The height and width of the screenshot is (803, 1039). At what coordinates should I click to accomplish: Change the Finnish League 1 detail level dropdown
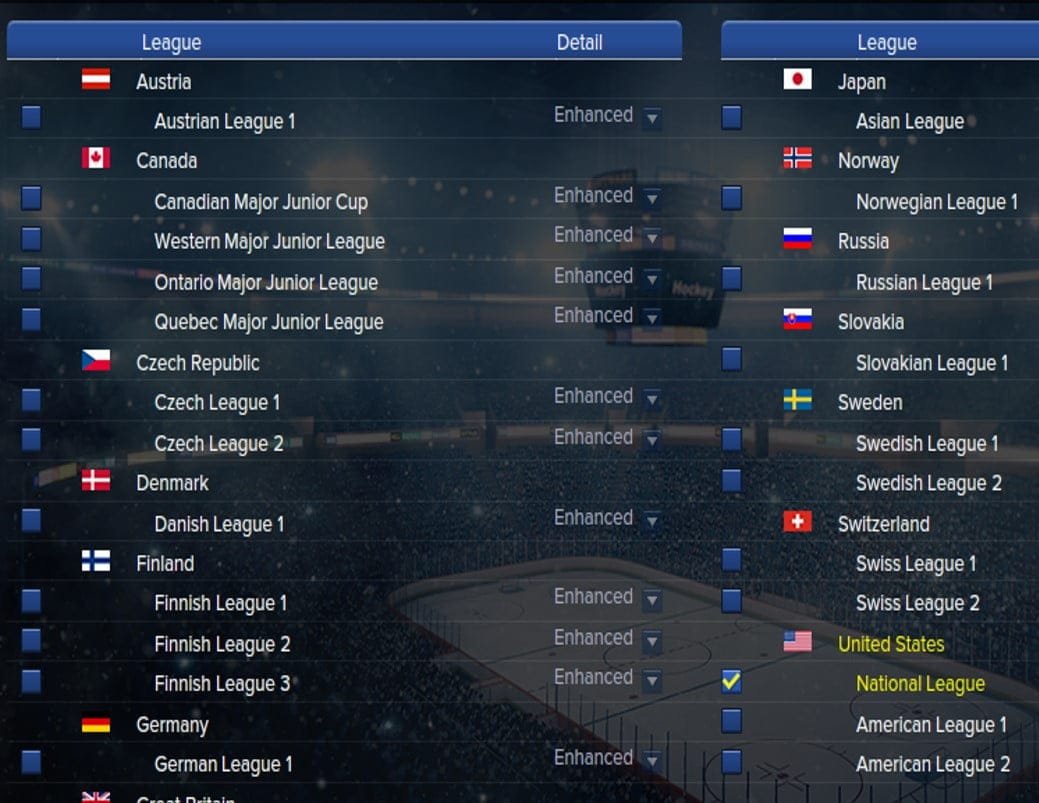652,601
